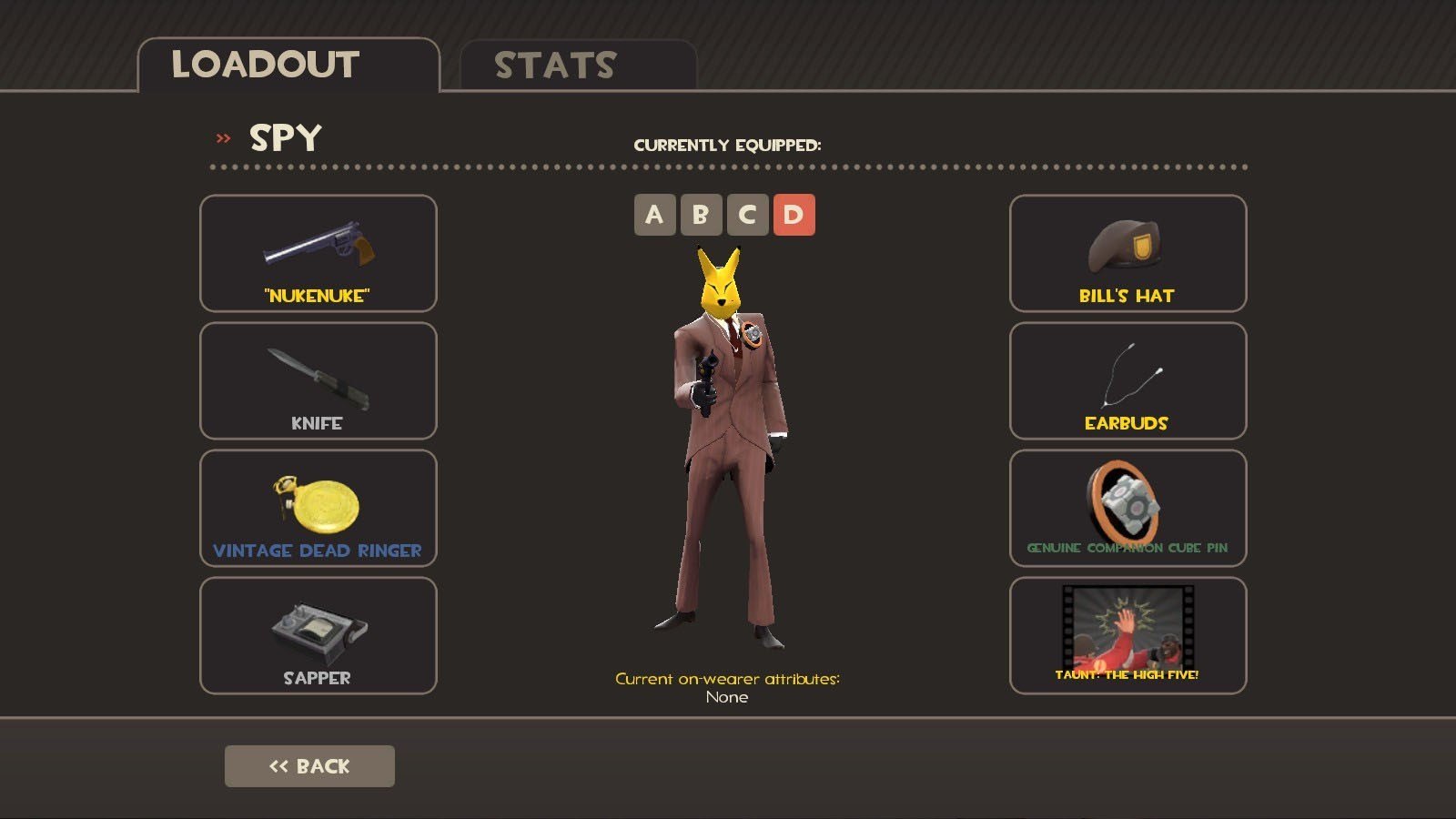Click the Earbuds cosmetic slot
The width and height of the screenshot is (1456, 819).
tap(1127, 381)
